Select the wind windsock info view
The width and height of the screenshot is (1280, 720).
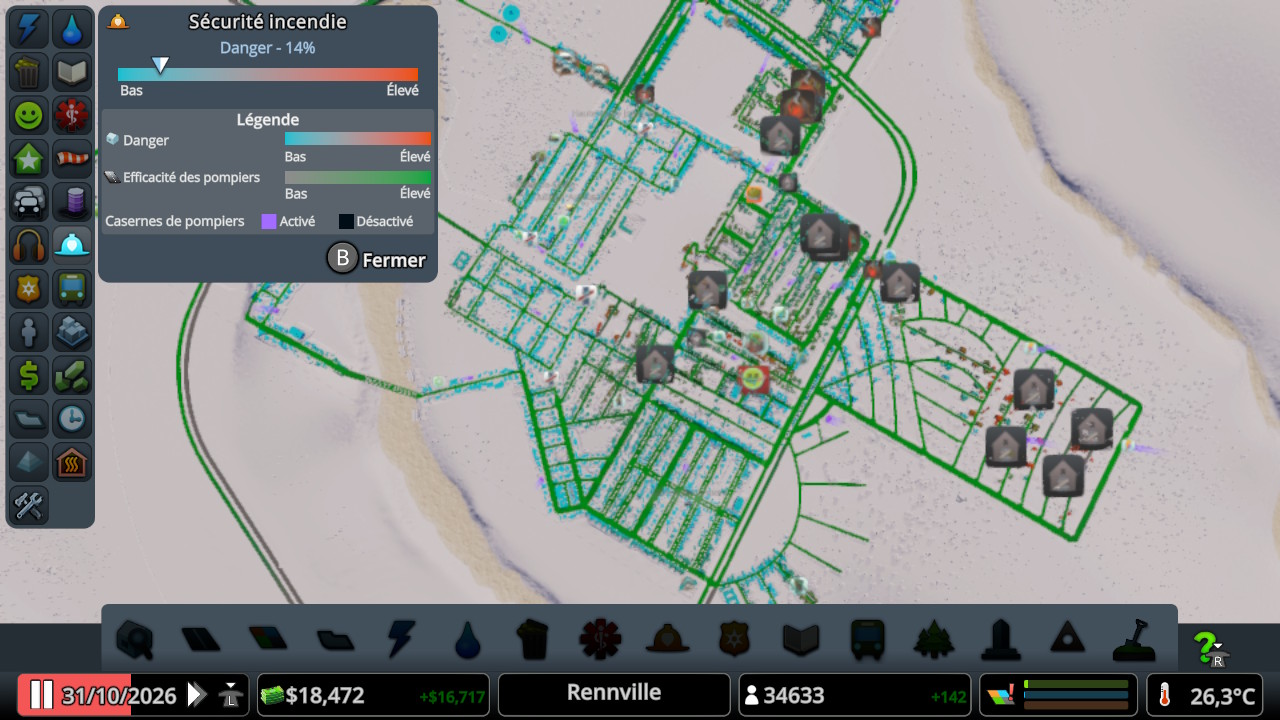point(72,159)
